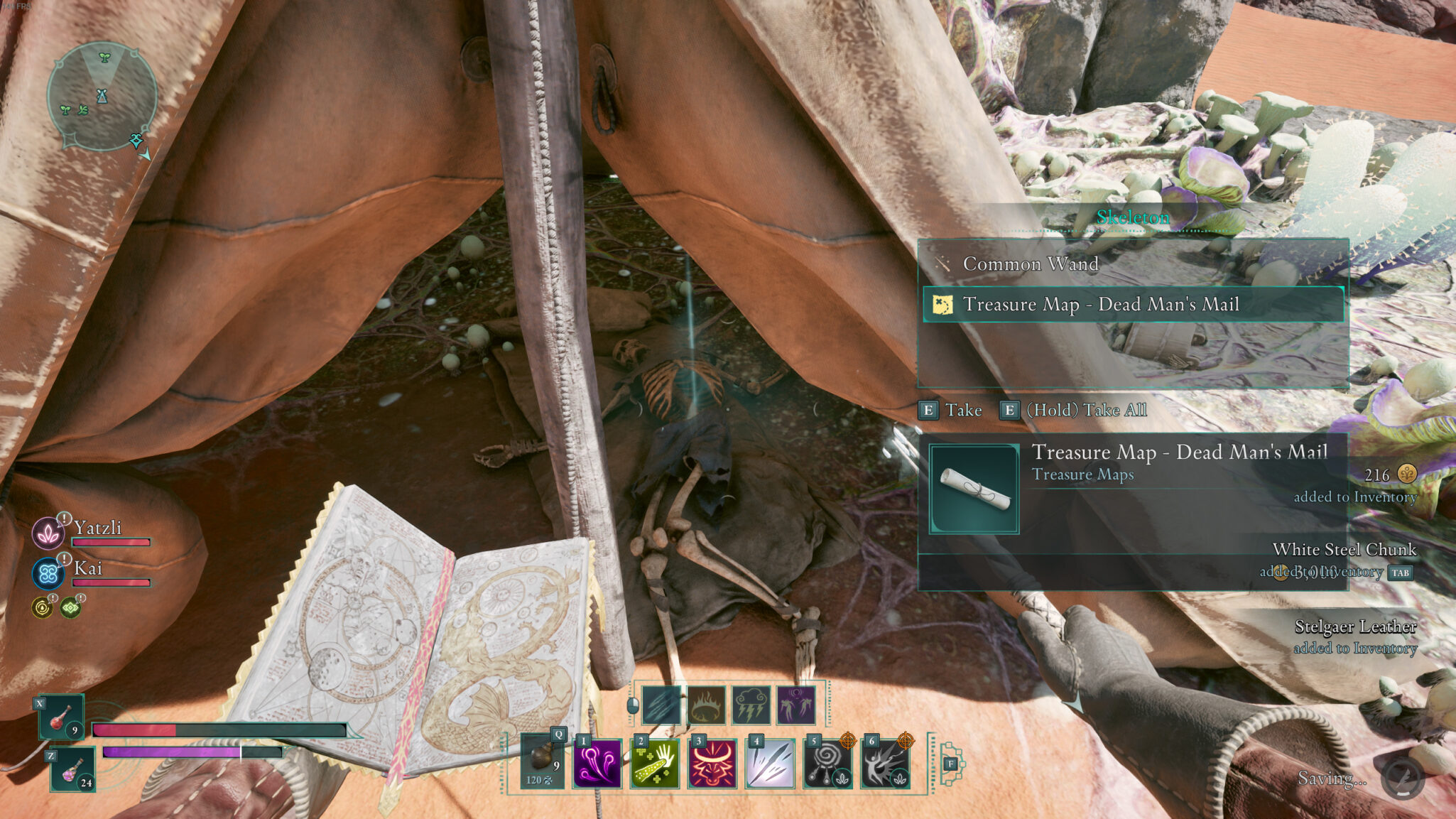
Task: Use the red health potion slot
Action: 63,717
